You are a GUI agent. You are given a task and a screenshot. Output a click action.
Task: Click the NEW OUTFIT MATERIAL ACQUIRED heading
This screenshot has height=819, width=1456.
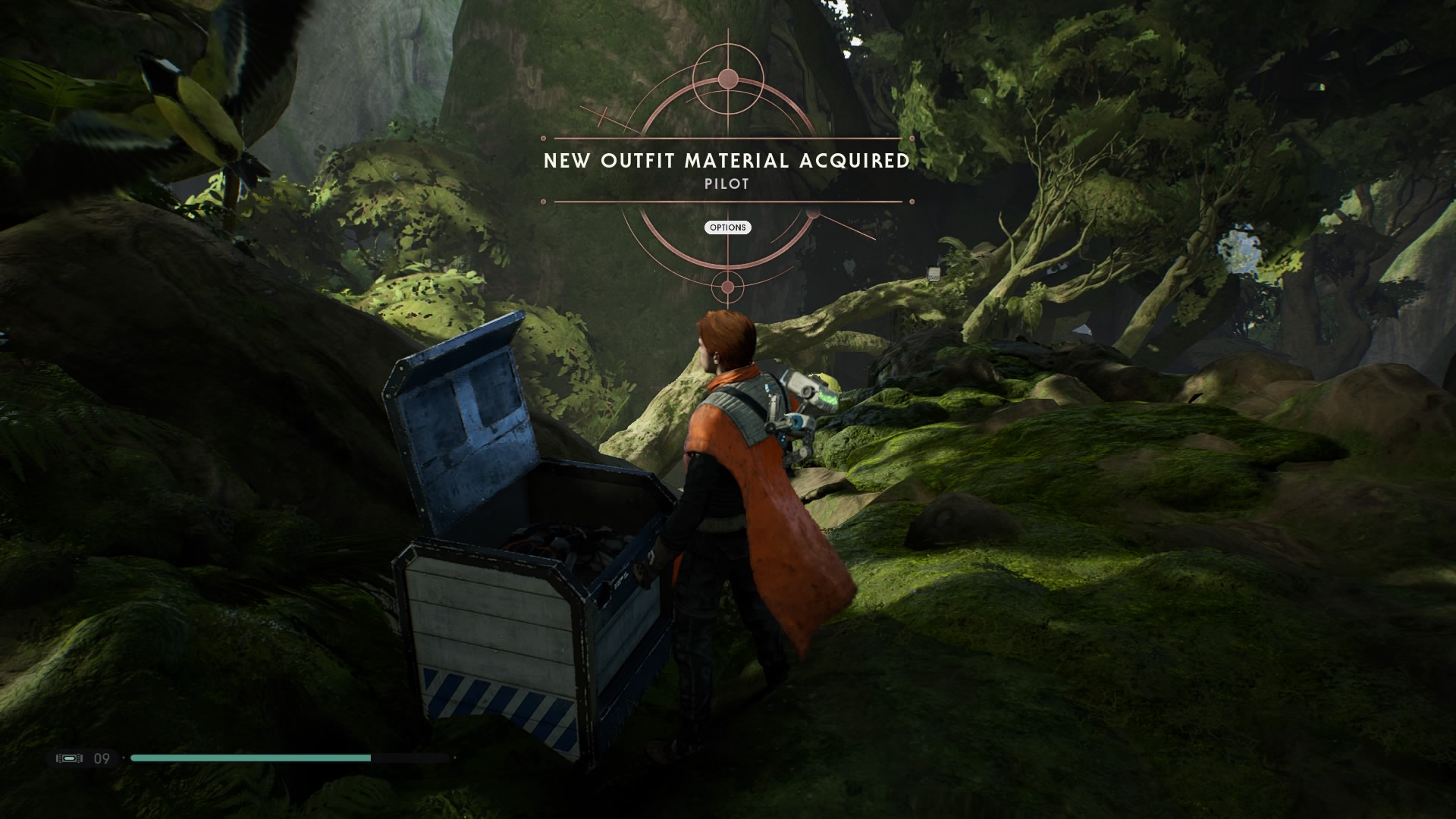[726, 161]
